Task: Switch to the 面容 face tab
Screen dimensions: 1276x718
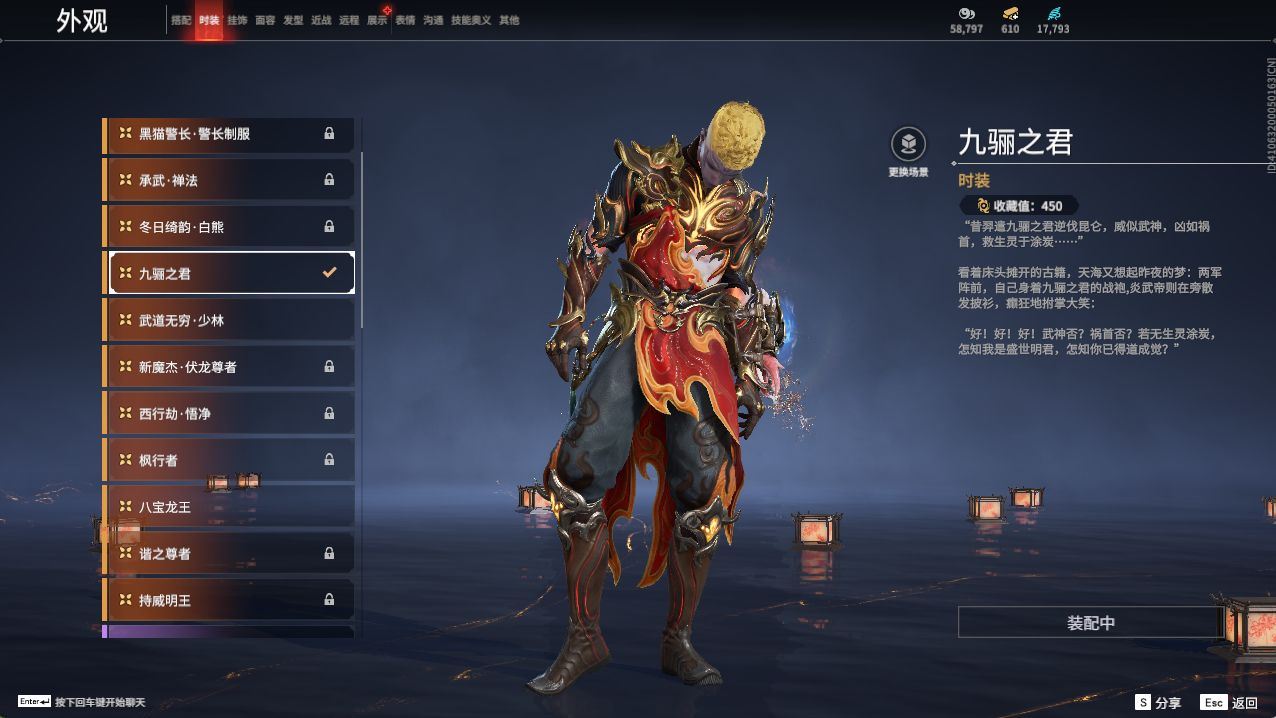Action: 265,20
